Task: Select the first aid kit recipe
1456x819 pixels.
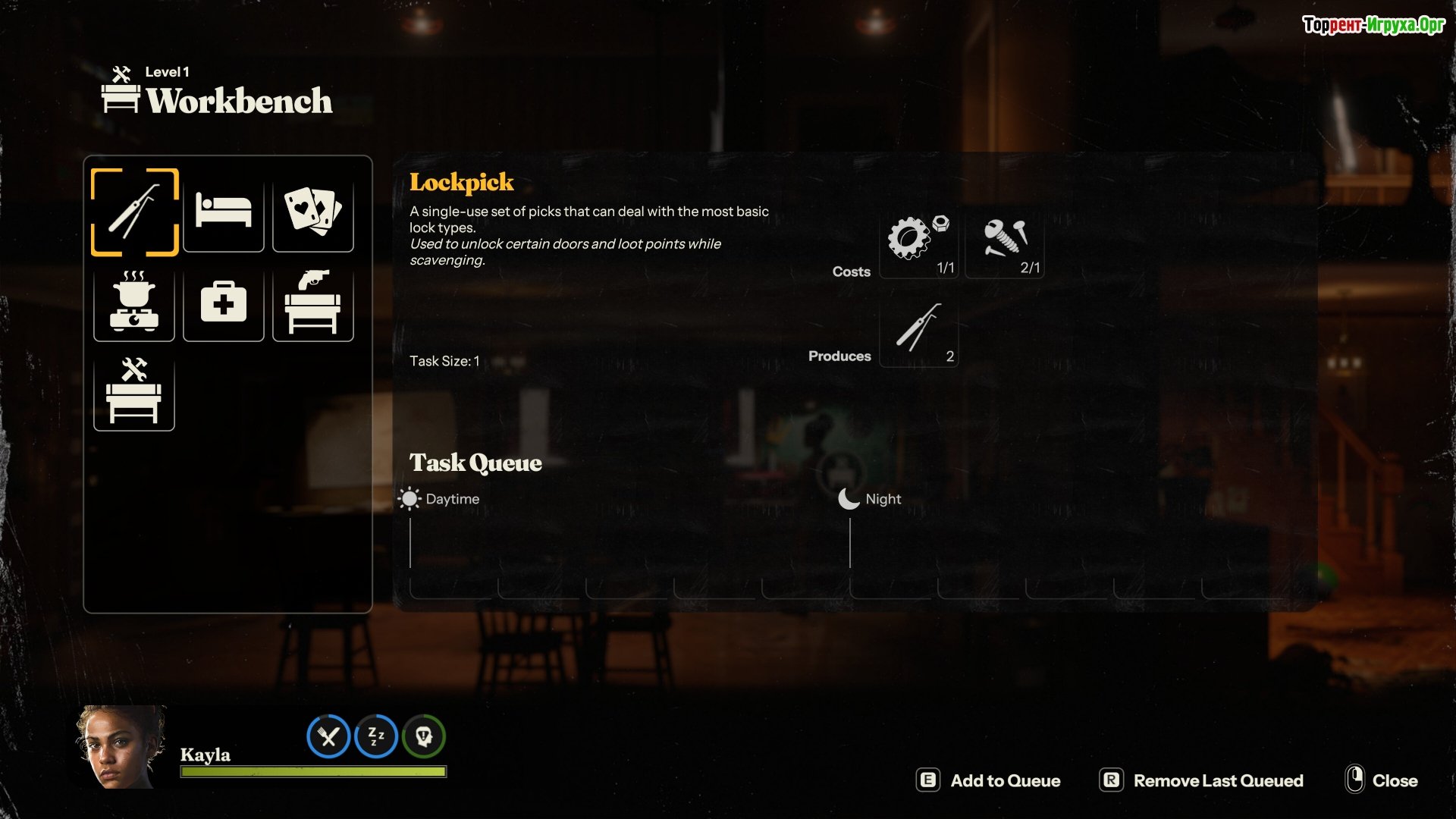Action: pos(224,302)
